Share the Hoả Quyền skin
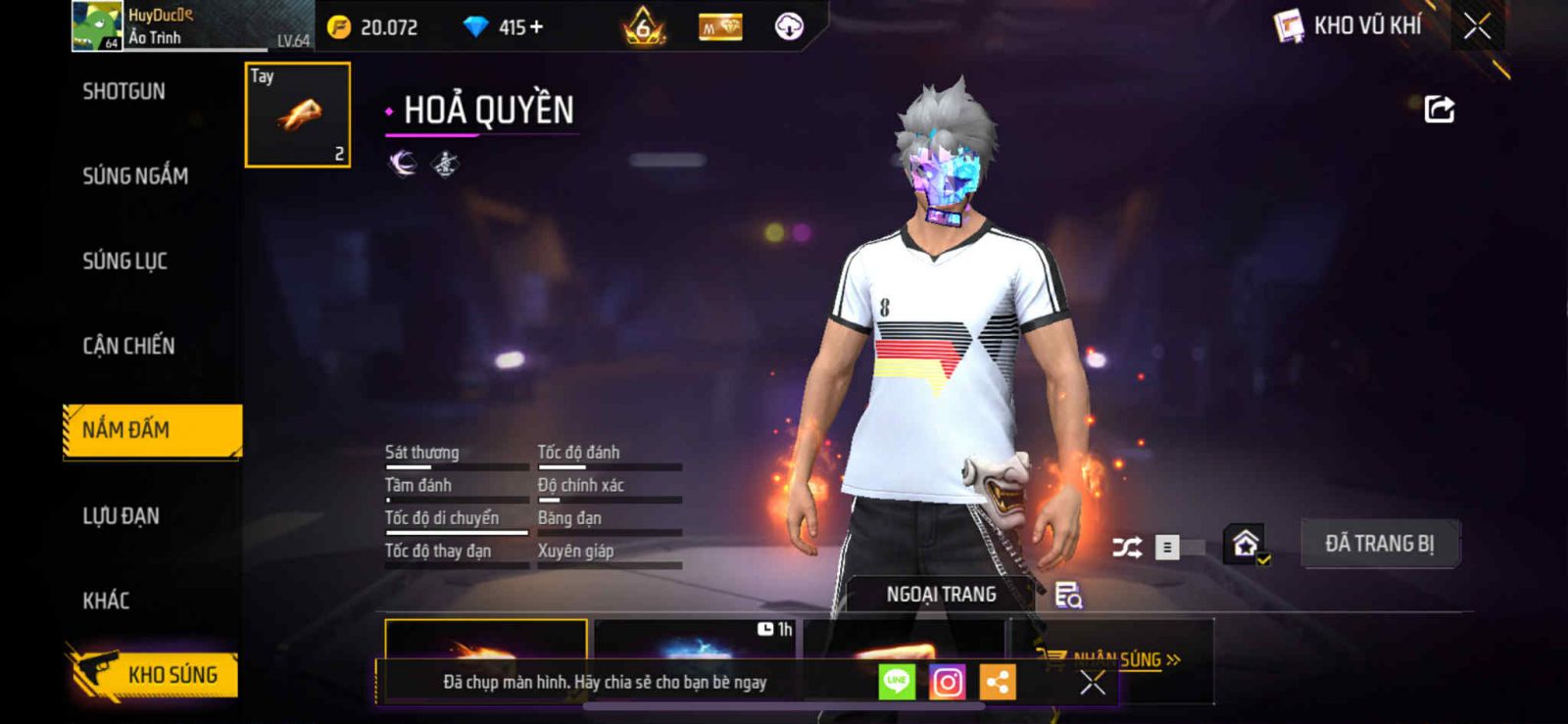1568x724 pixels. pyautogui.click(x=1439, y=109)
